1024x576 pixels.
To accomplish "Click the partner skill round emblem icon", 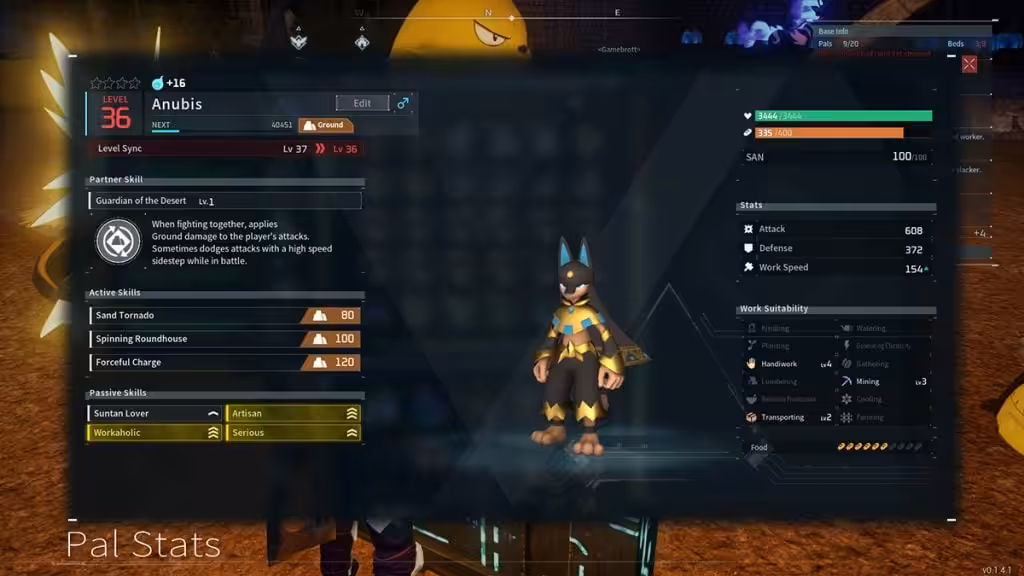I will tap(118, 242).
